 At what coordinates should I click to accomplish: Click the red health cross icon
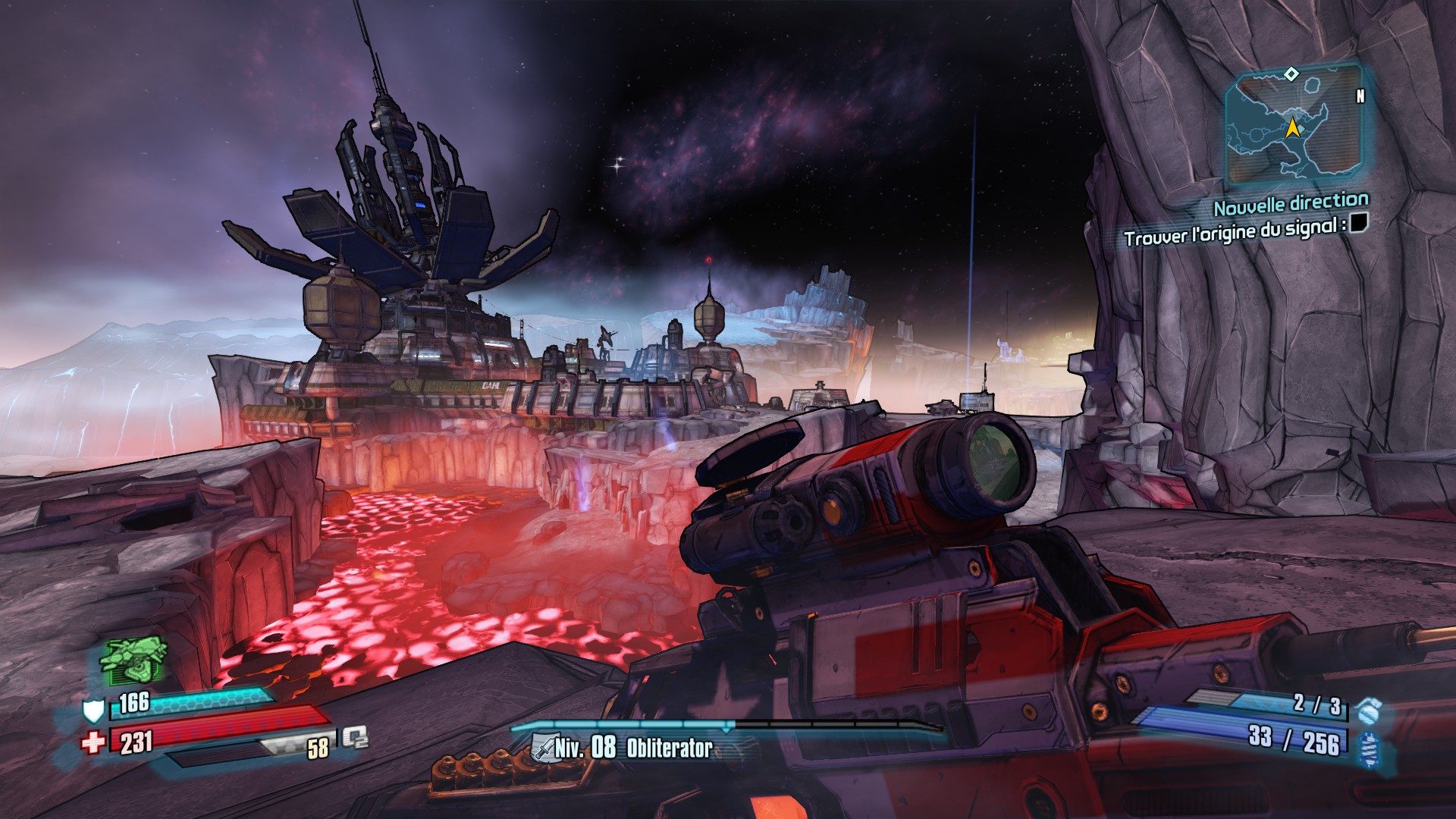point(93,741)
